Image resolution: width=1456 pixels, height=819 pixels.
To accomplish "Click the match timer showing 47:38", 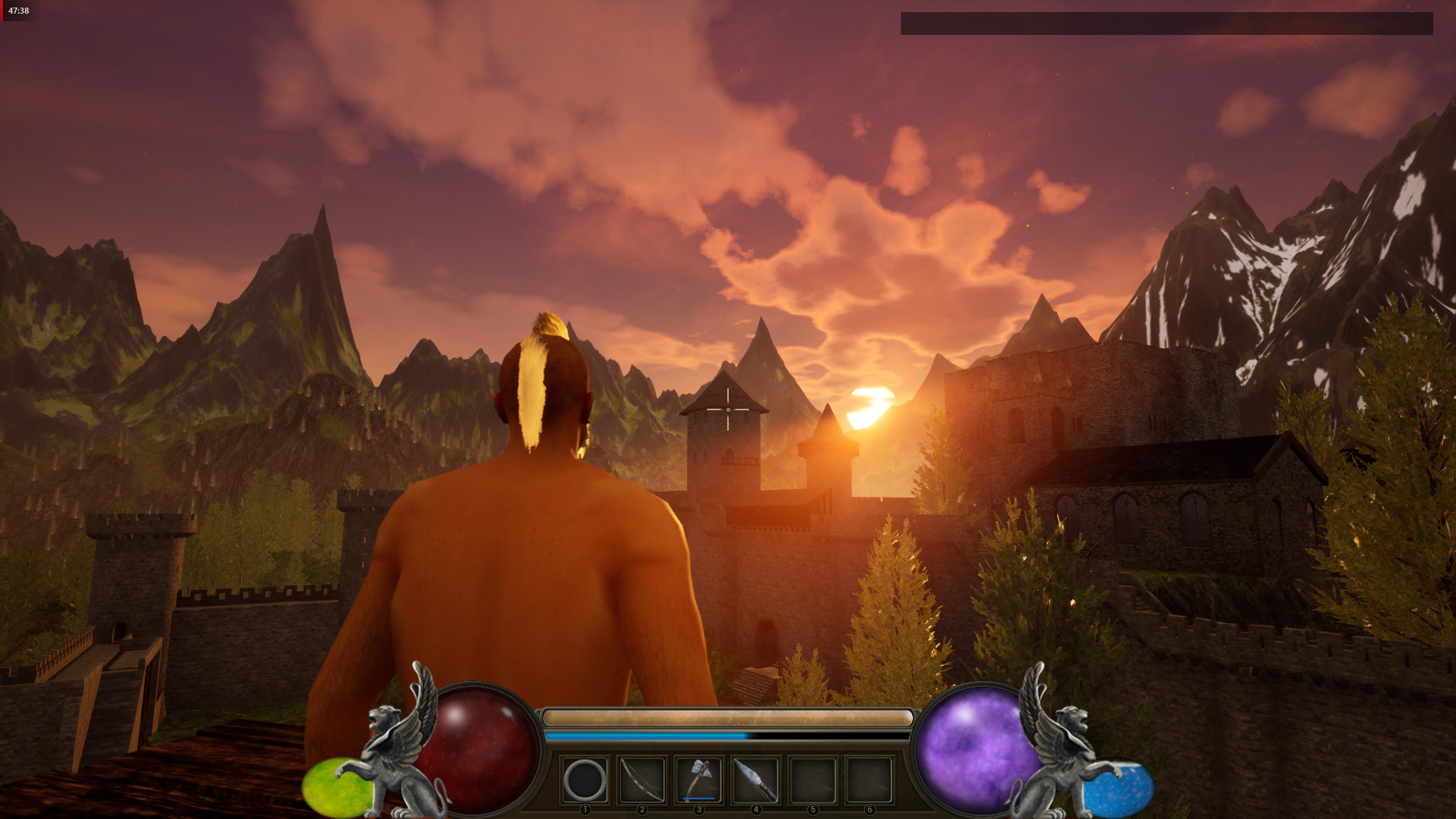I will pyautogui.click(x=17, y=11).
